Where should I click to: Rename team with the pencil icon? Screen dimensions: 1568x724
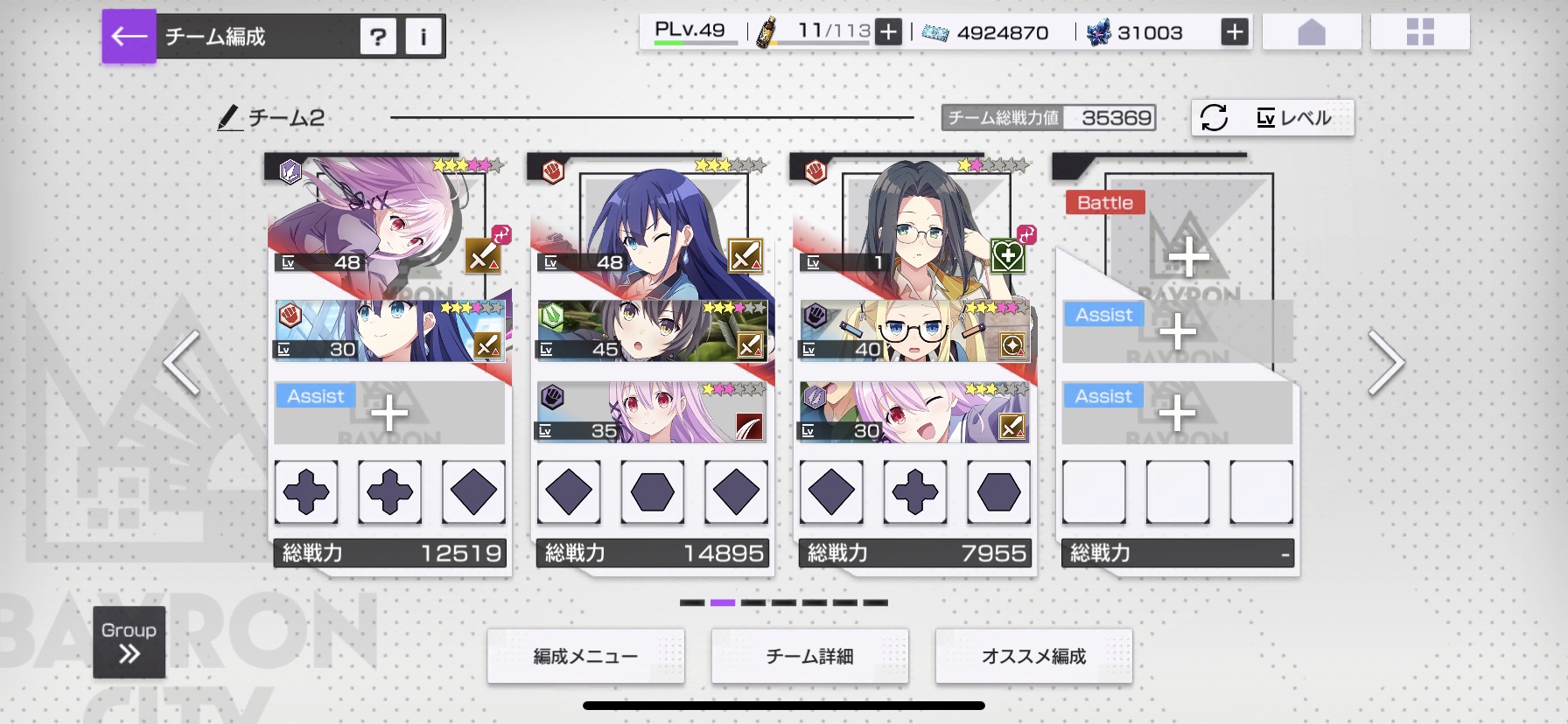coord(228,117)
